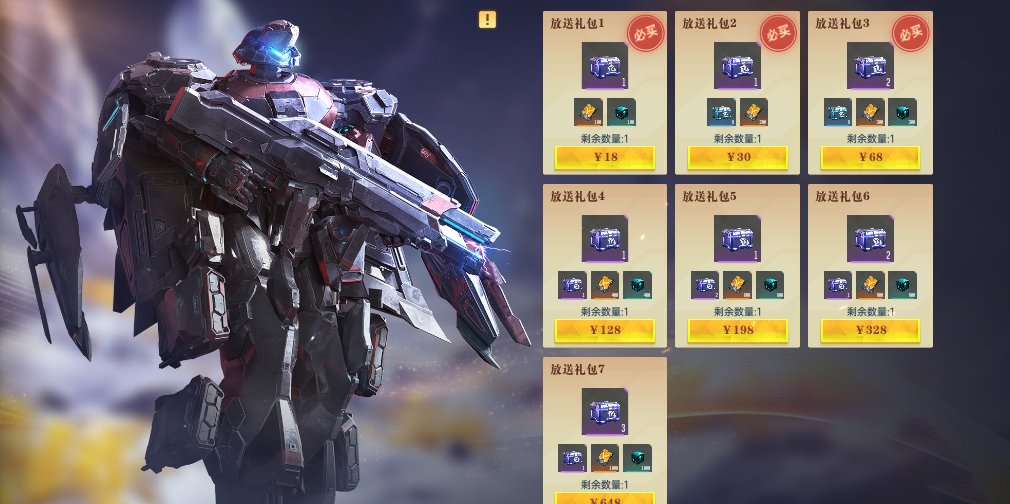The height and width of the screenshot is (504, 1010).
Task: View the purple chest in 放送礼包2
Action: 737,66
